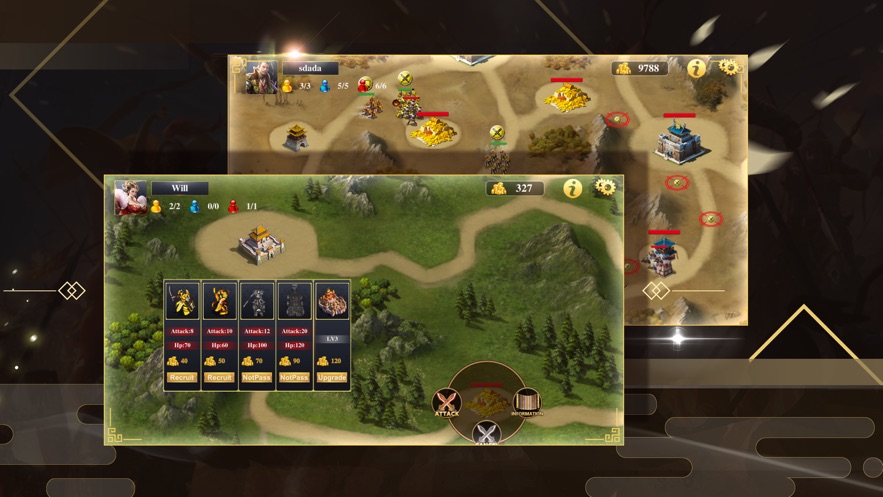Click NotPass under the 70-gold unit
The width and height of the screenshot is (883, 497).
coord(257,378)
